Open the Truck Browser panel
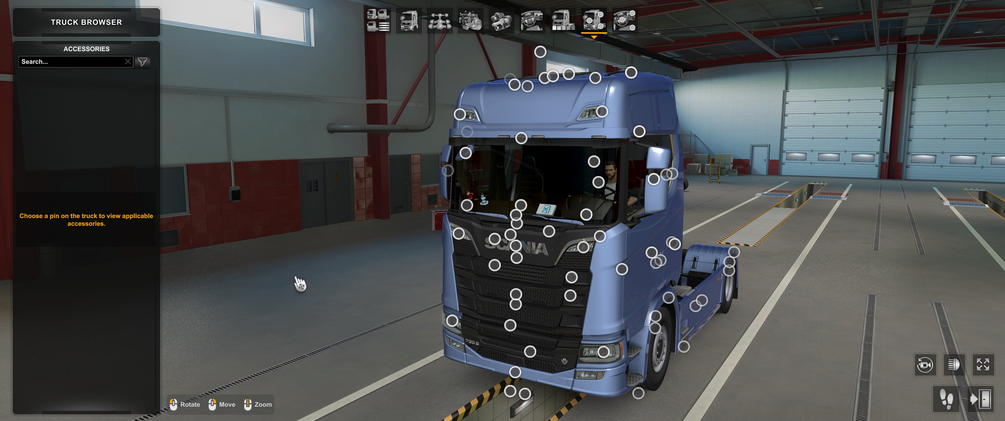The height and width of the screenshot is (421, 1005). [86, 22]
